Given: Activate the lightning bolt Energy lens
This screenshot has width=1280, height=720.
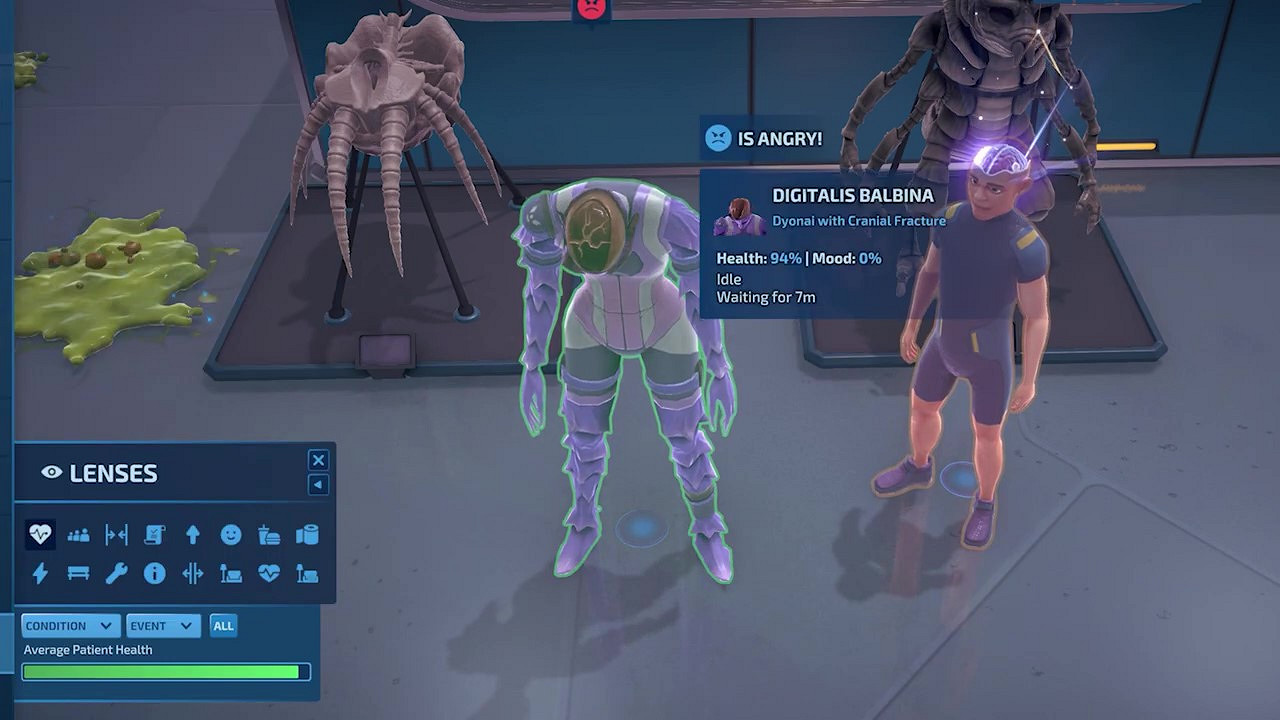Looking at the screenshot, I should pyautogui.click(x=38, y=573).
